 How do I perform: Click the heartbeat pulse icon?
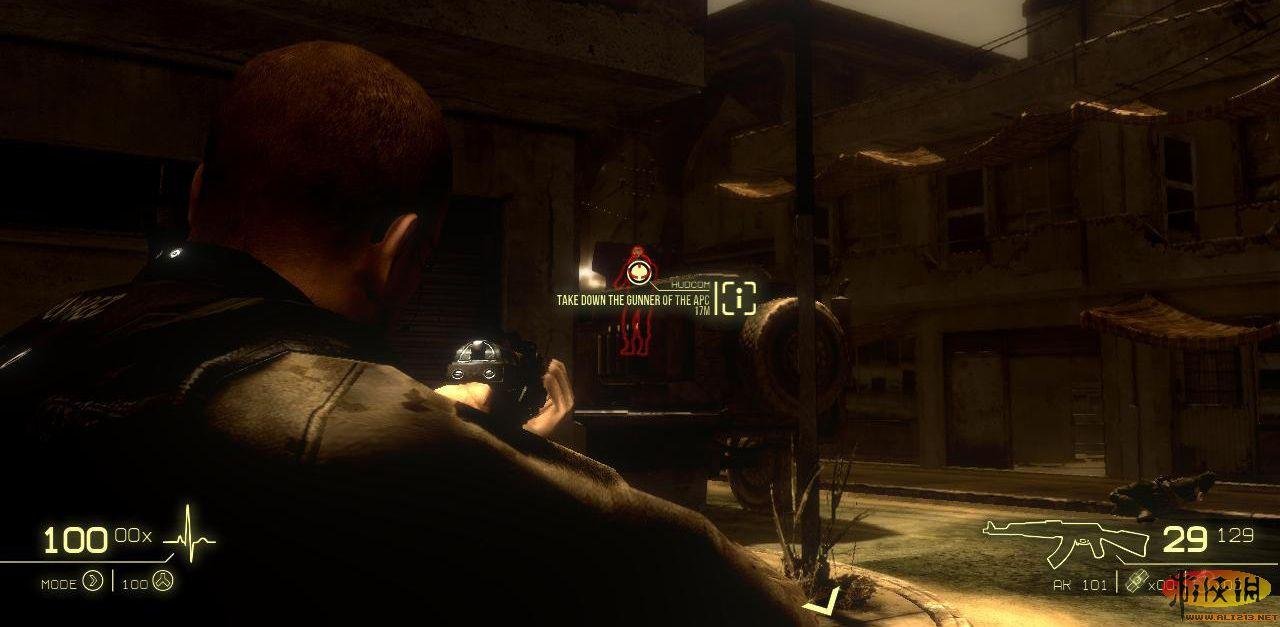coord(189,538)
